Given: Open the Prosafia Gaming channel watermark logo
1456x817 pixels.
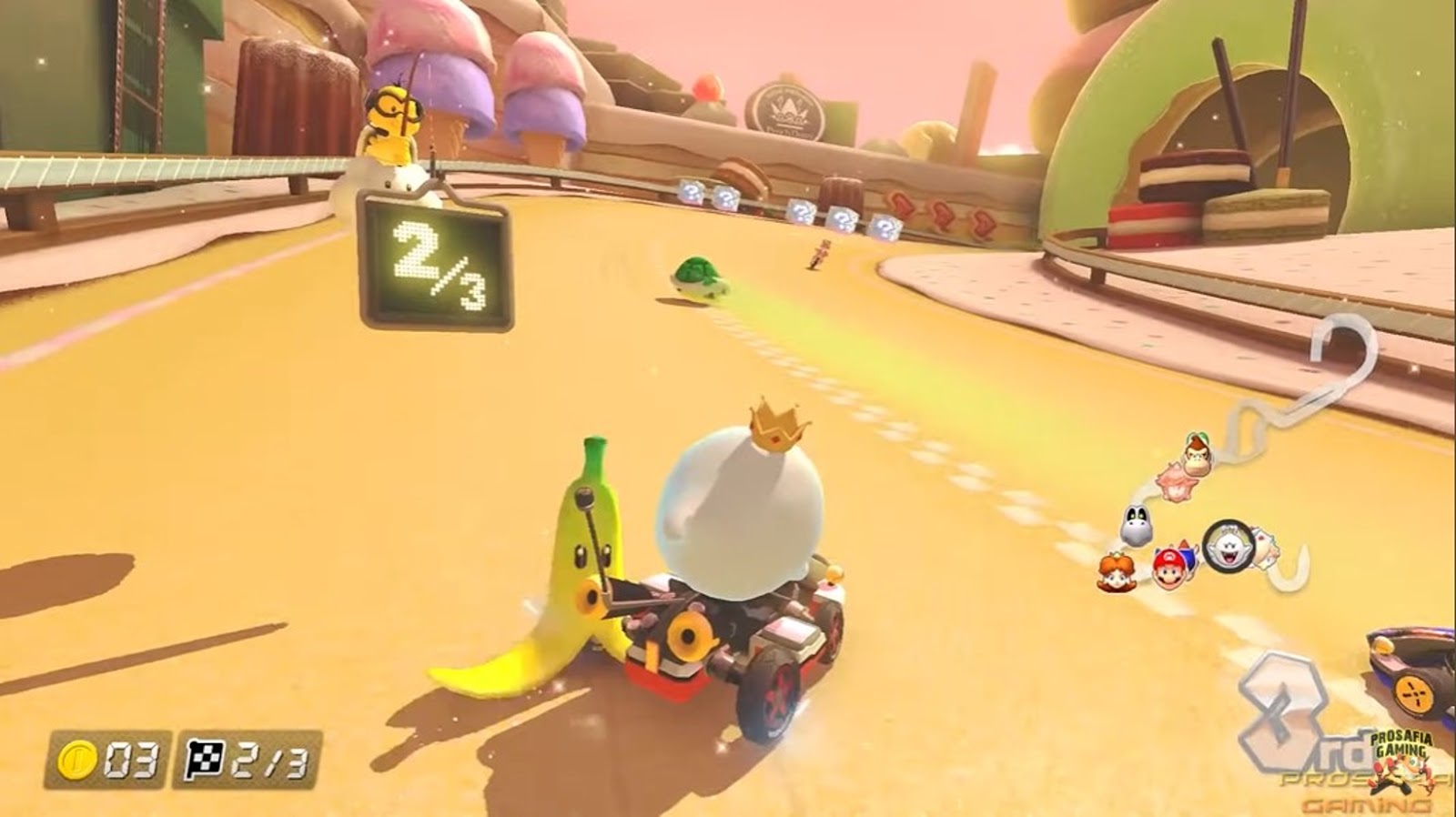Looking at the screenshot, I should point(1401,757).
